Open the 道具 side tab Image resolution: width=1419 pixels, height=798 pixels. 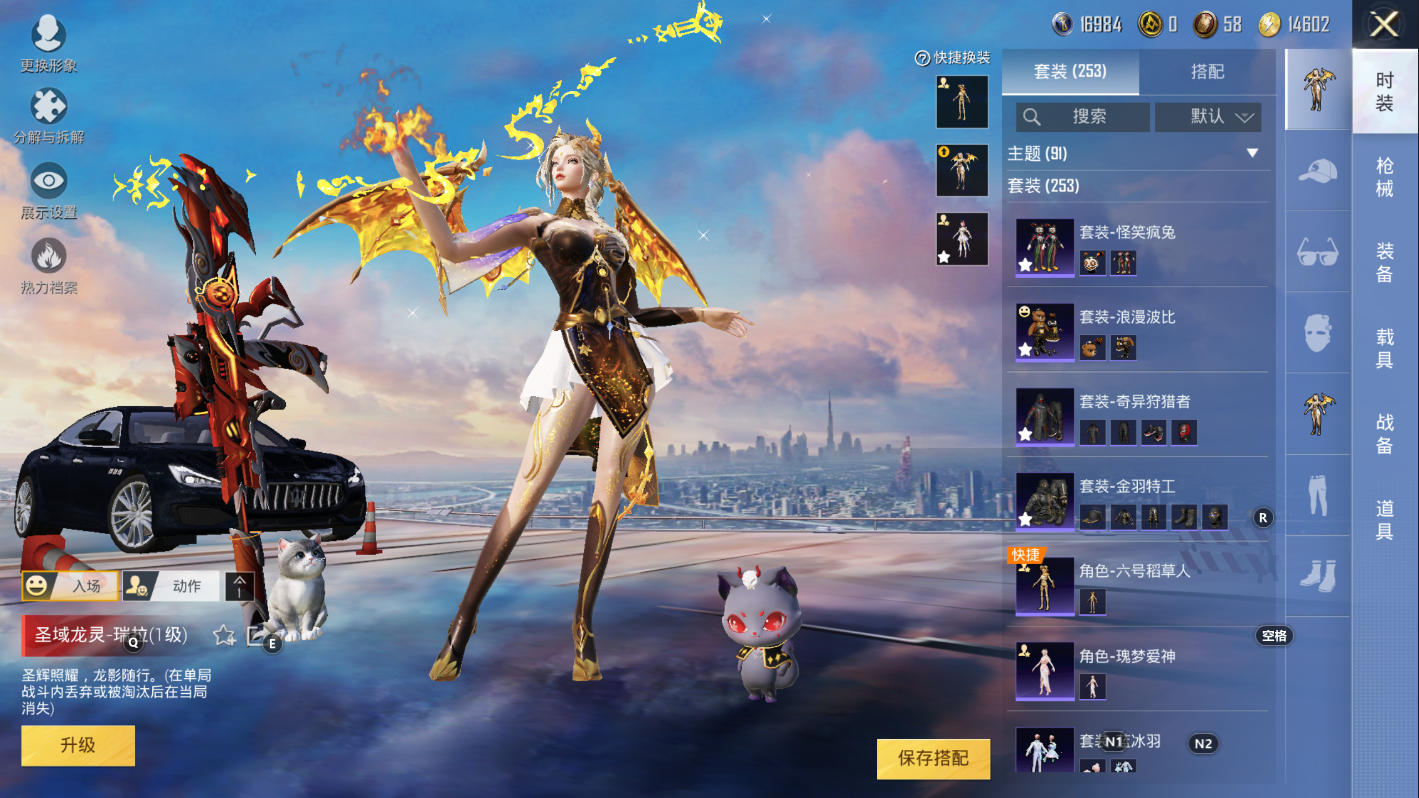[x=1384, y=520]
